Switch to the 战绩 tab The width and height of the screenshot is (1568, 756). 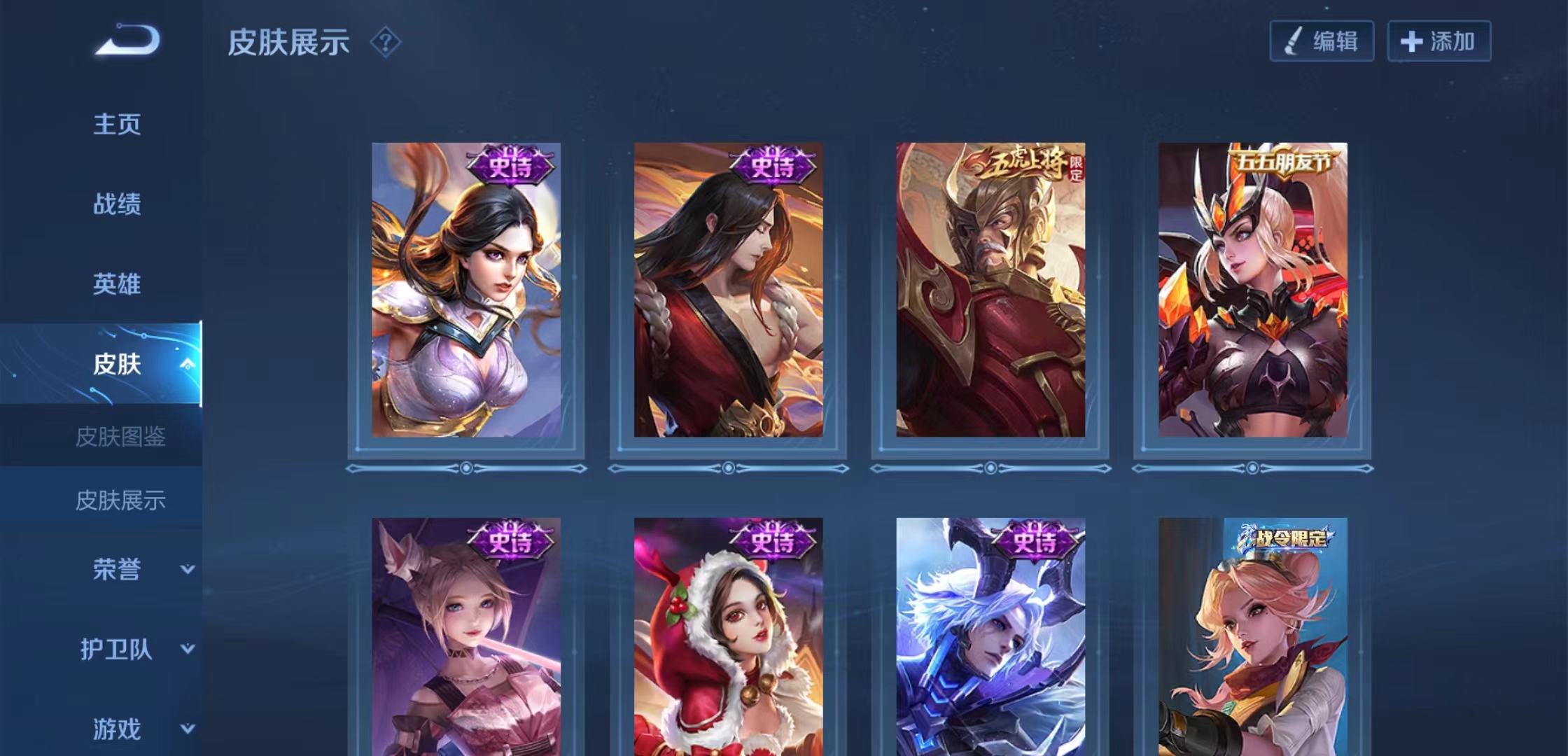coord(117,204)
